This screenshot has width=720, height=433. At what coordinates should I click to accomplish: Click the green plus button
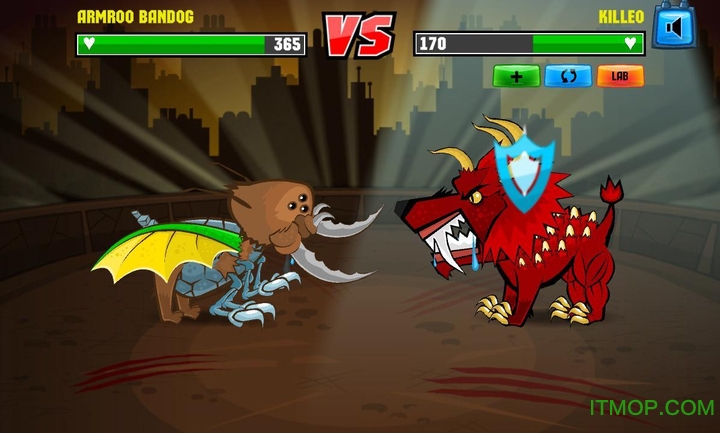516,76
